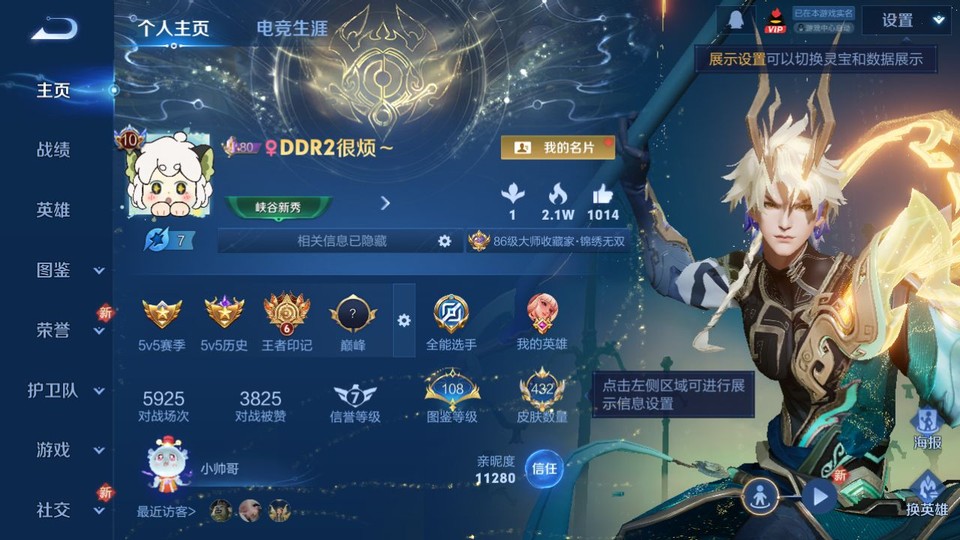Click the 信任 intimacy button
The height and width of the screenshot is (540, 960).
pyautogui.click(x=544, y=468)
